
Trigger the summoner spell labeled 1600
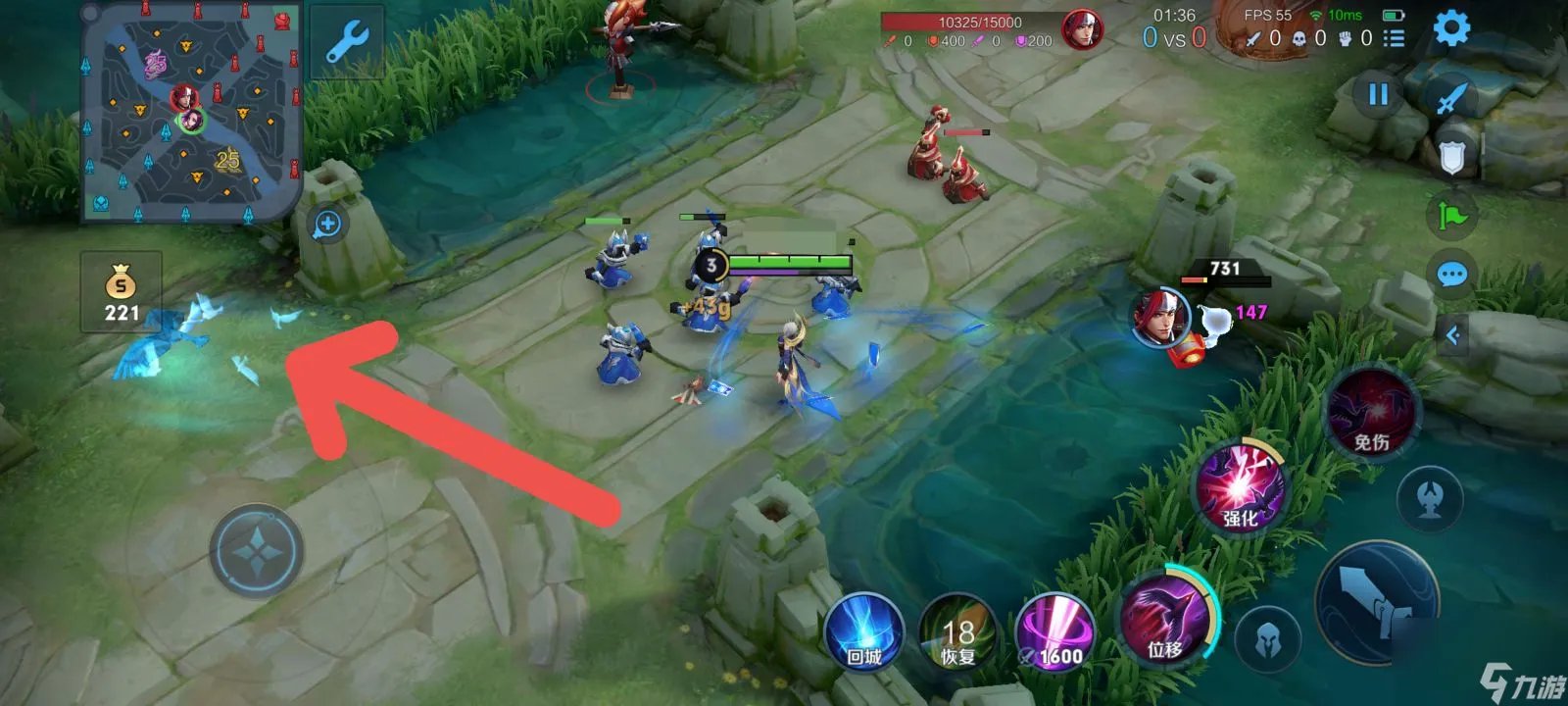1054,632
